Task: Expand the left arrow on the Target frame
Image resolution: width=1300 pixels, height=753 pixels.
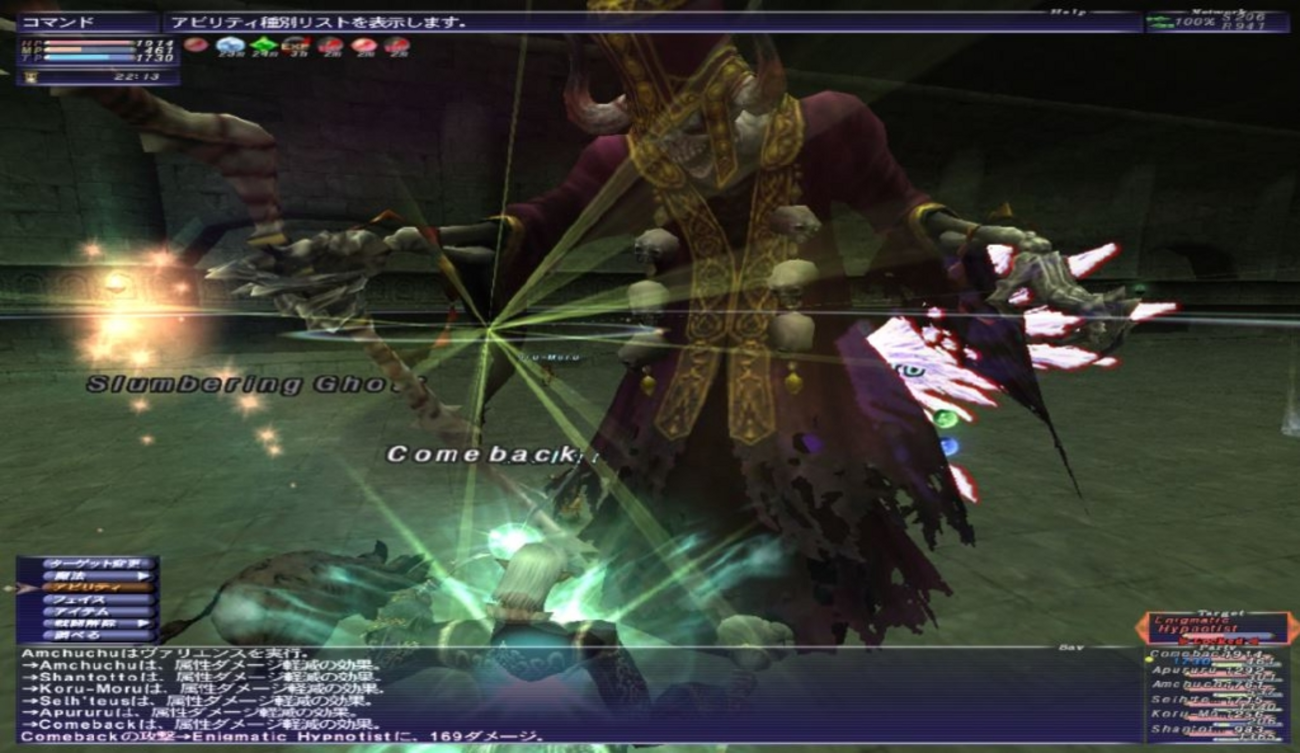Action: pos(1141,627)
